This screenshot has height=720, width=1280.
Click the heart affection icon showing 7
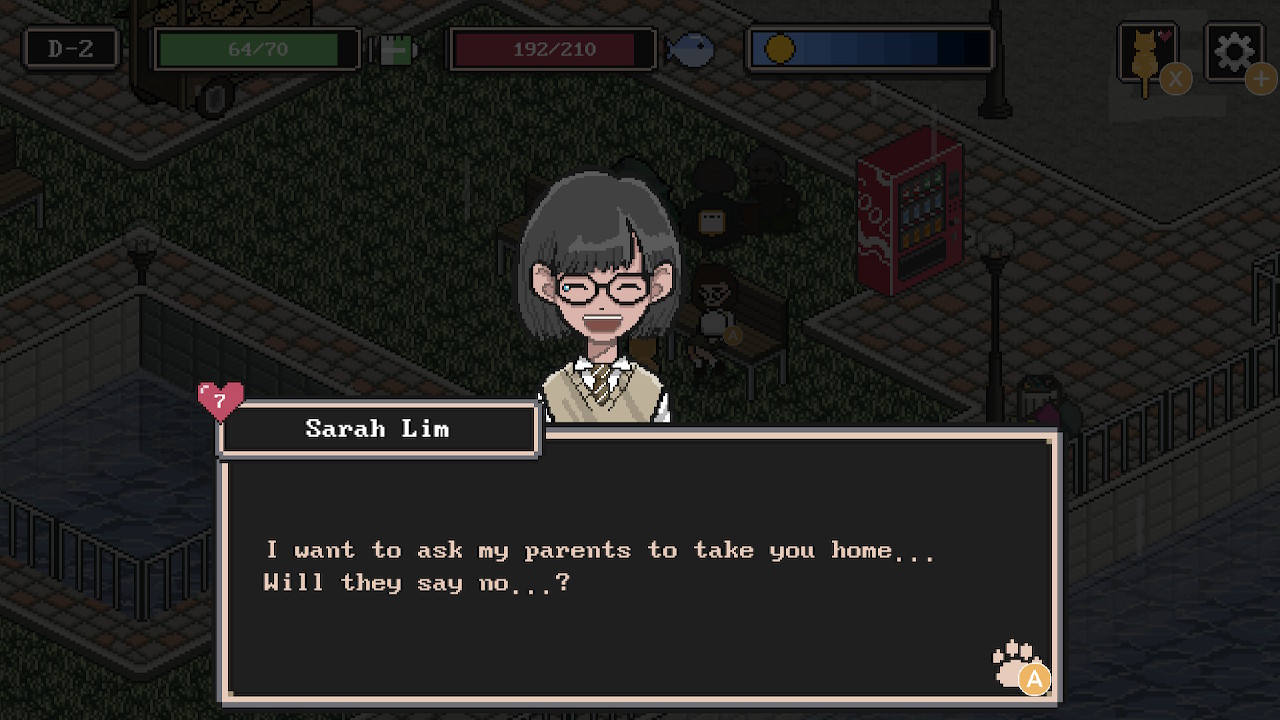tap(219, 402)
